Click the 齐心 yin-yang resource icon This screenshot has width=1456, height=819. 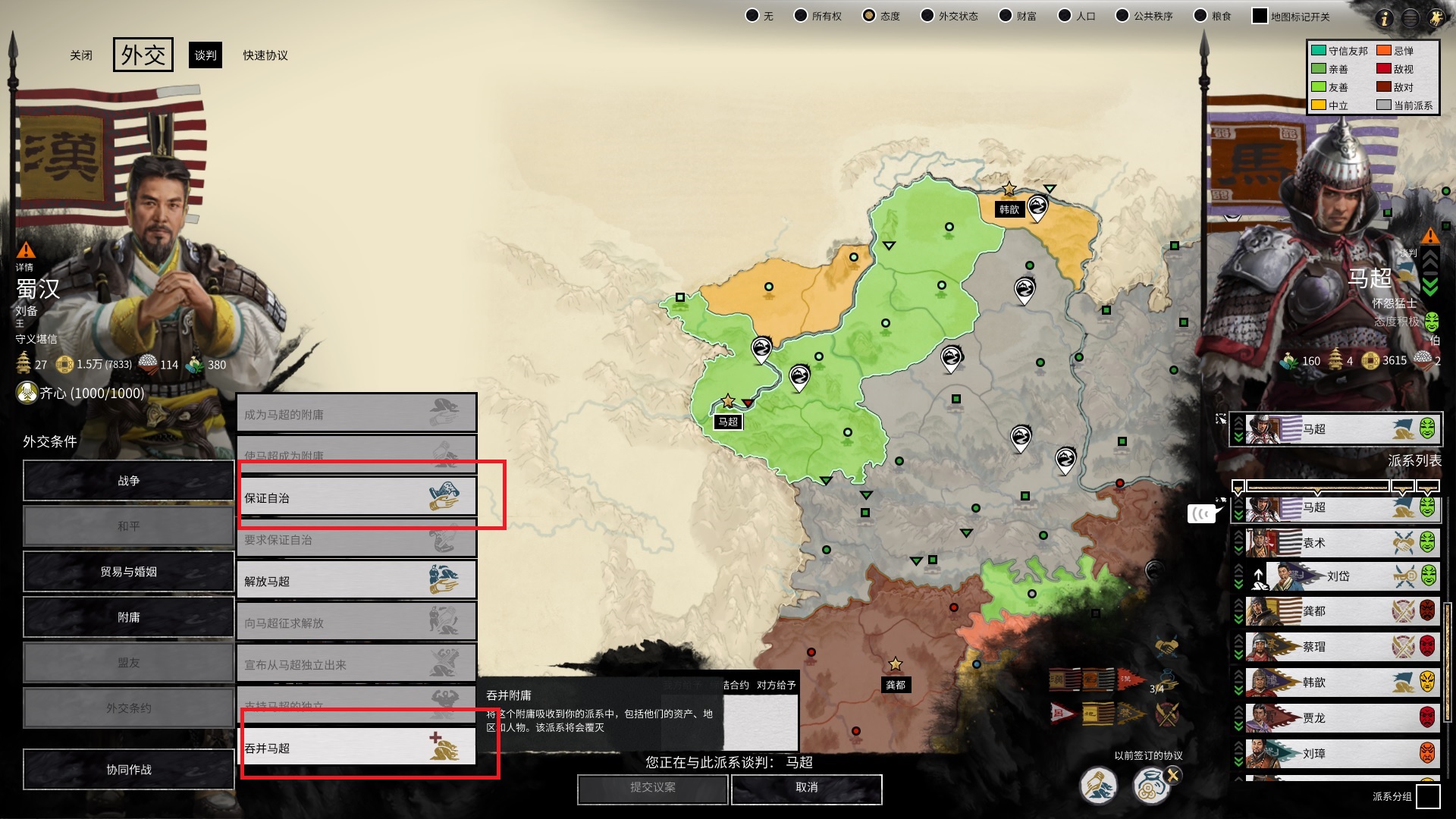point(27,393)
